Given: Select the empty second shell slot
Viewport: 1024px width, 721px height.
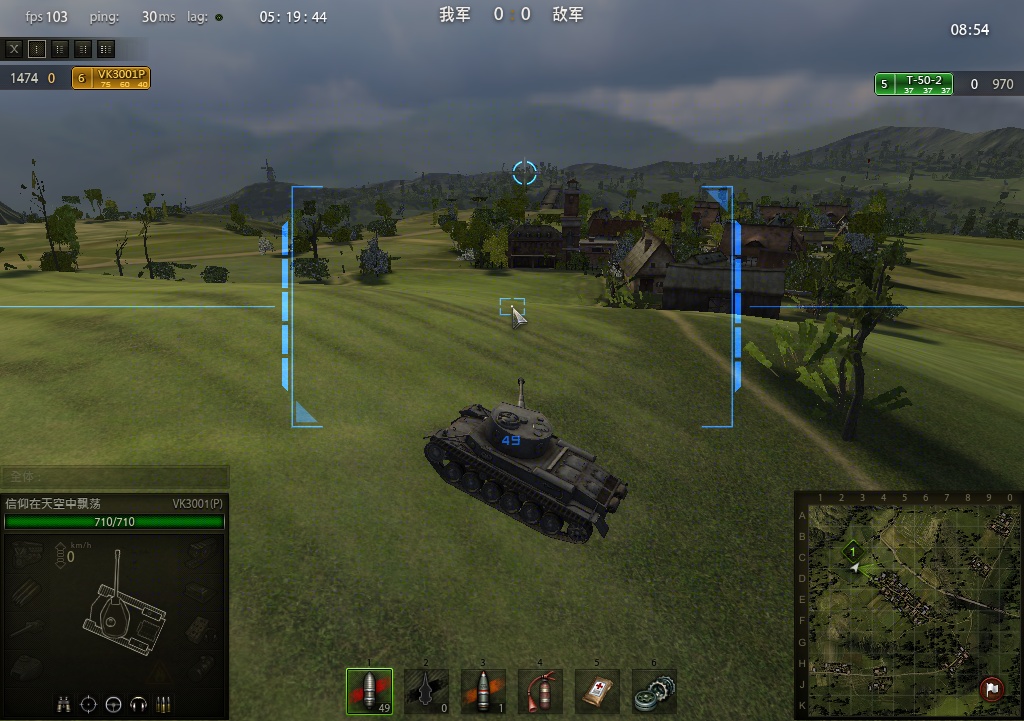Looking at the screenshot, I should click(426, 691).
